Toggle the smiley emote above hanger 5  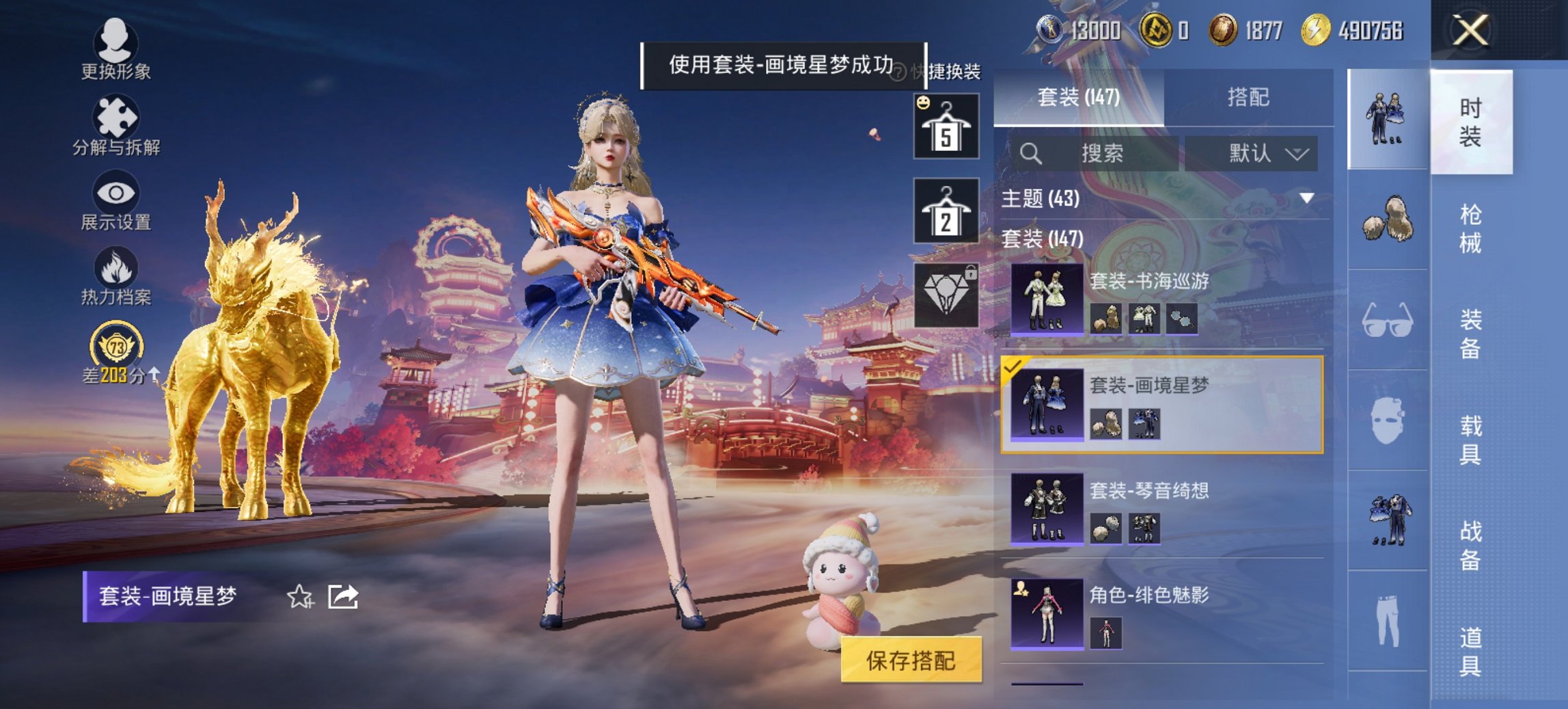(922, 103)
